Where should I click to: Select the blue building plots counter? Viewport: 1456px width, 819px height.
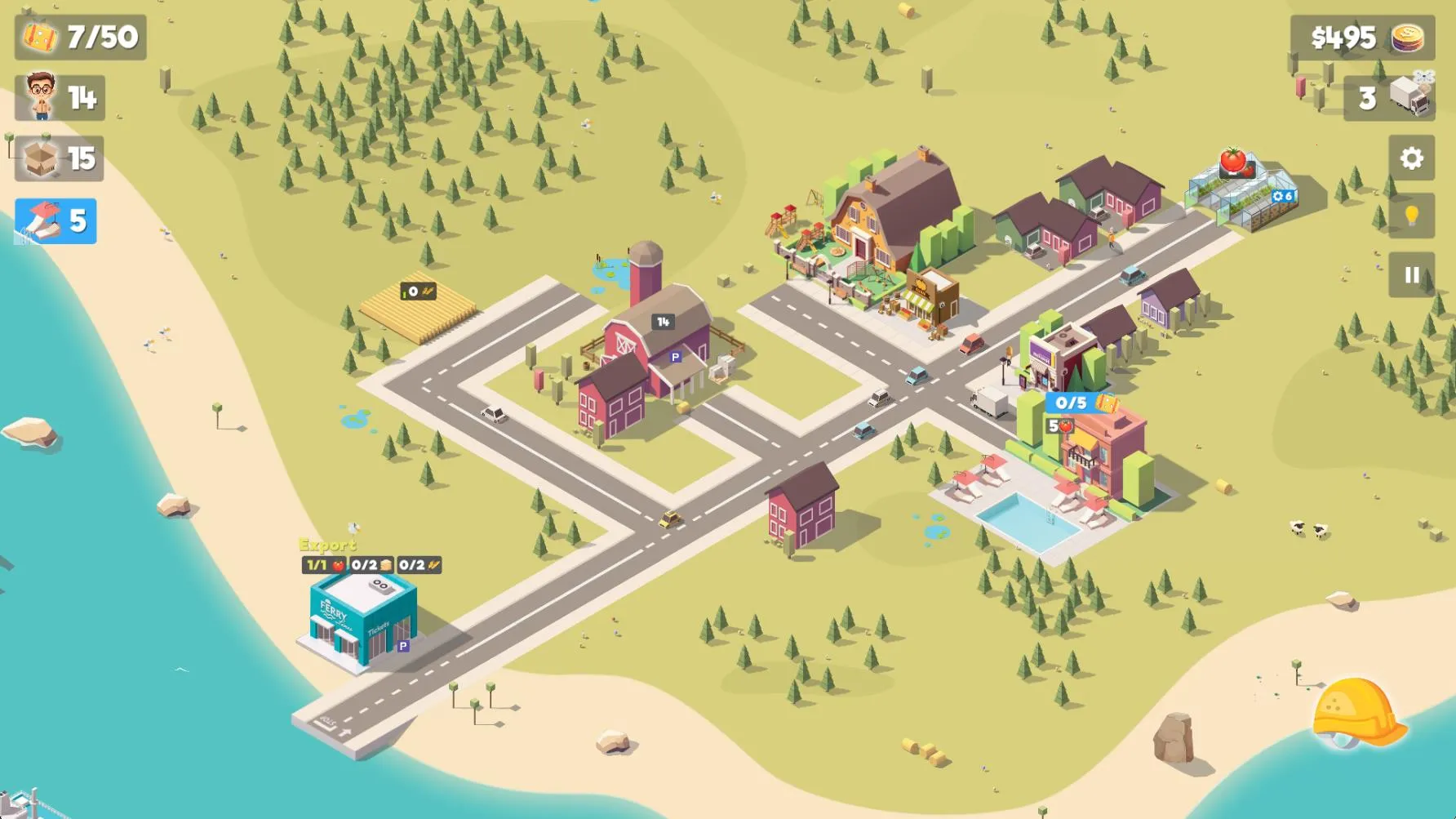point(55,221)
